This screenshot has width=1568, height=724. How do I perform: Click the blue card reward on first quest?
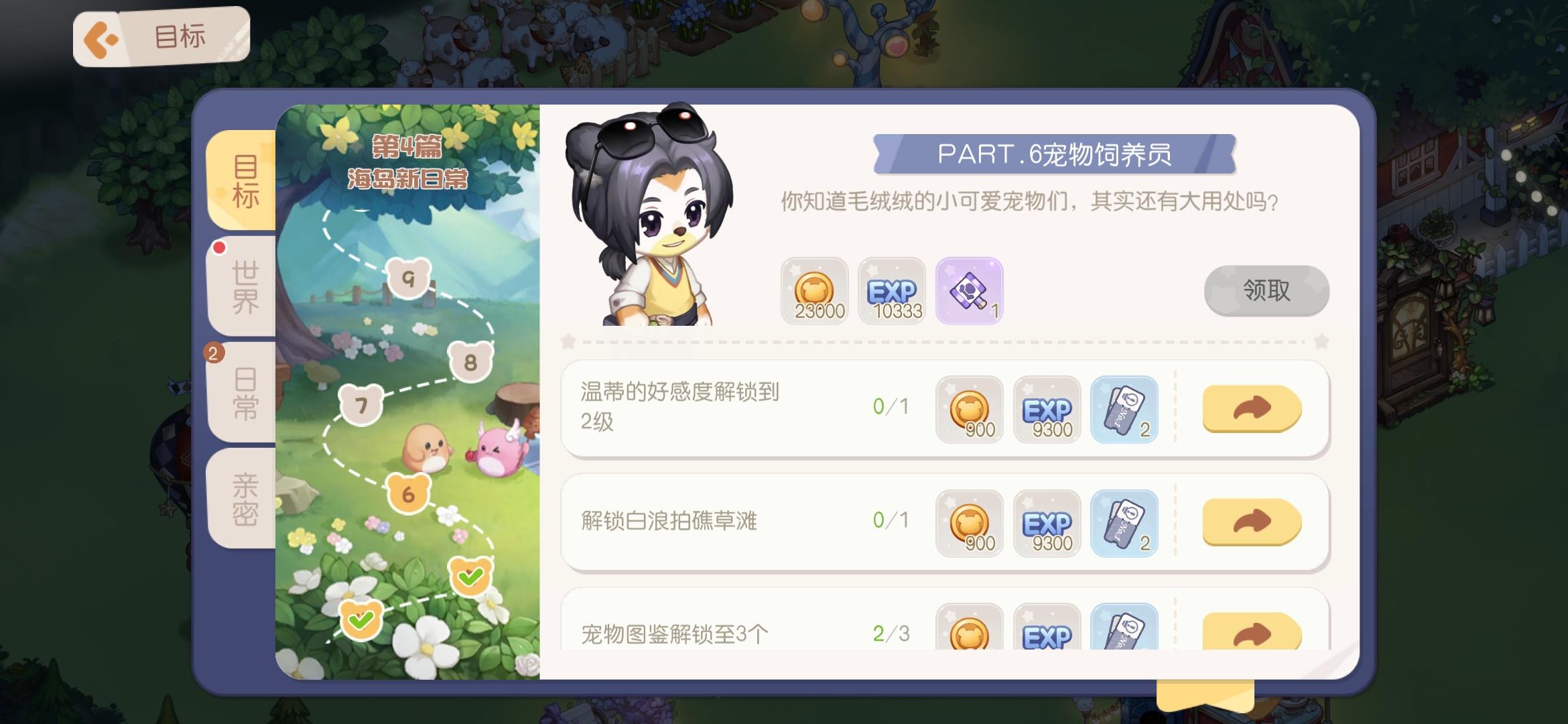(1124, 410)
